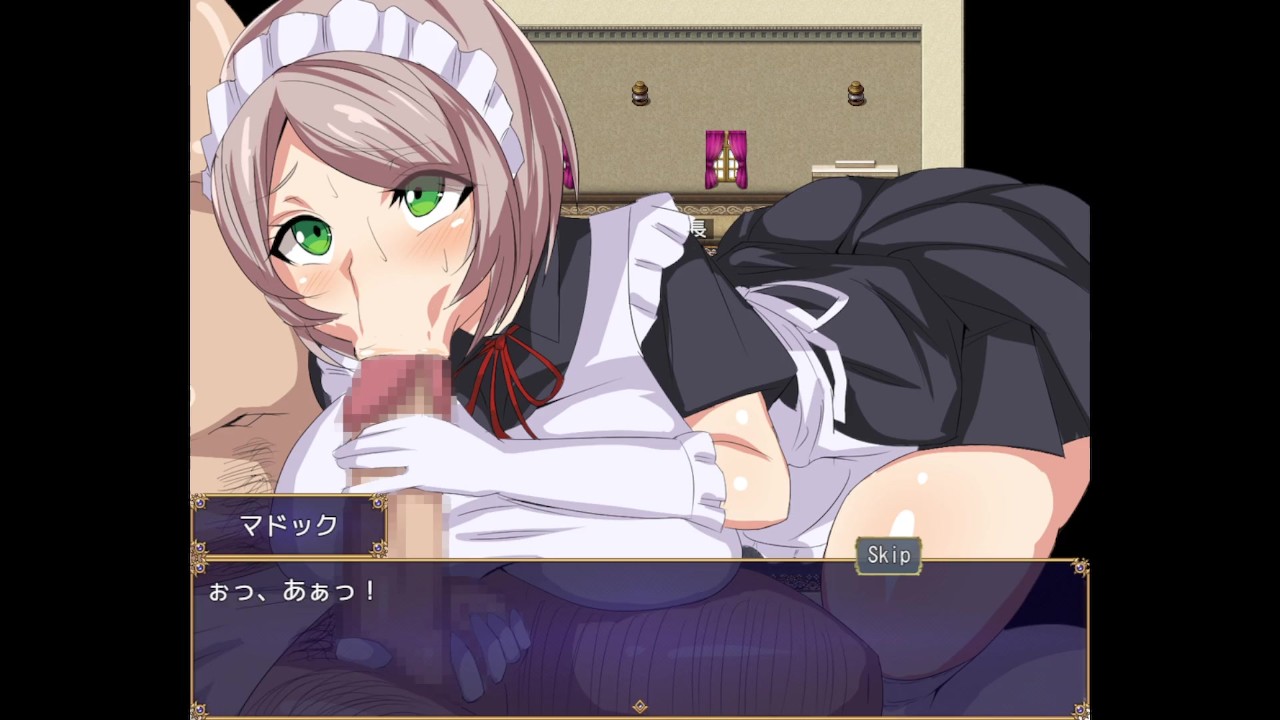
Task: Click the dialogue text box to advance
Action: pyautogui.click(x=640, y=640)
